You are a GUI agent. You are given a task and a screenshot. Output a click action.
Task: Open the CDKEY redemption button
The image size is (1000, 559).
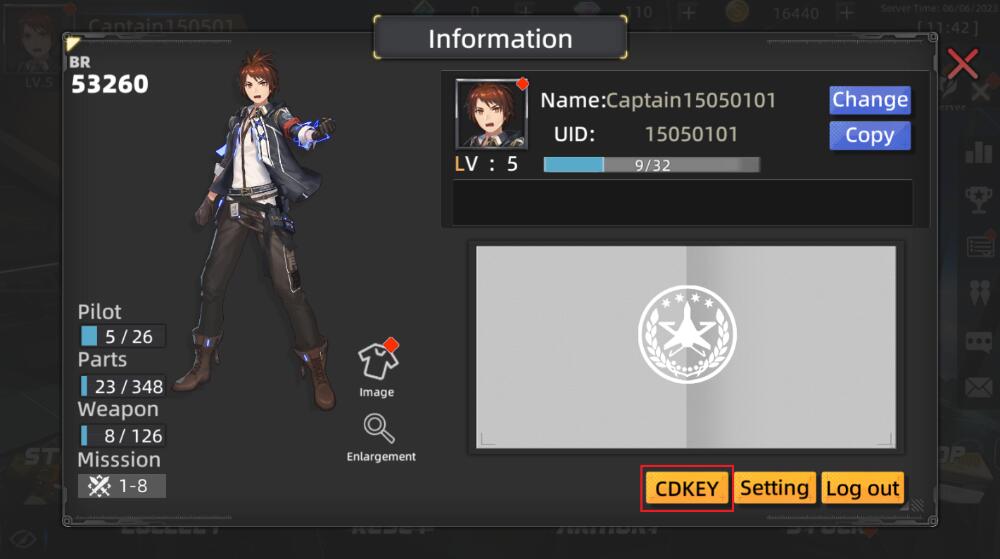pyautogui.click(x=687, y=488)
